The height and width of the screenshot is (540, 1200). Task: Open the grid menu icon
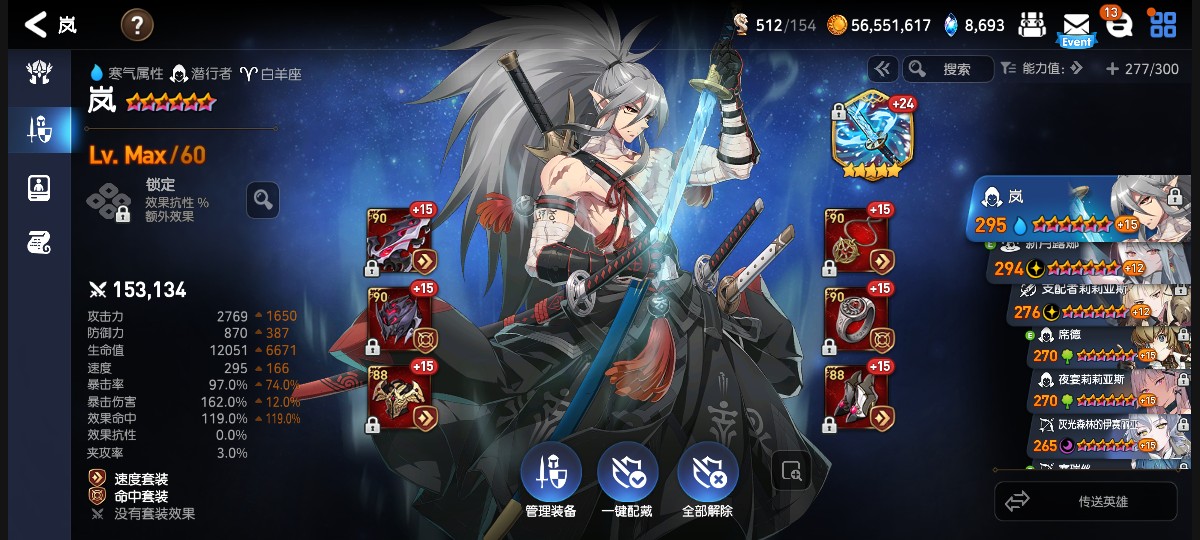(x=1162, y=25)
